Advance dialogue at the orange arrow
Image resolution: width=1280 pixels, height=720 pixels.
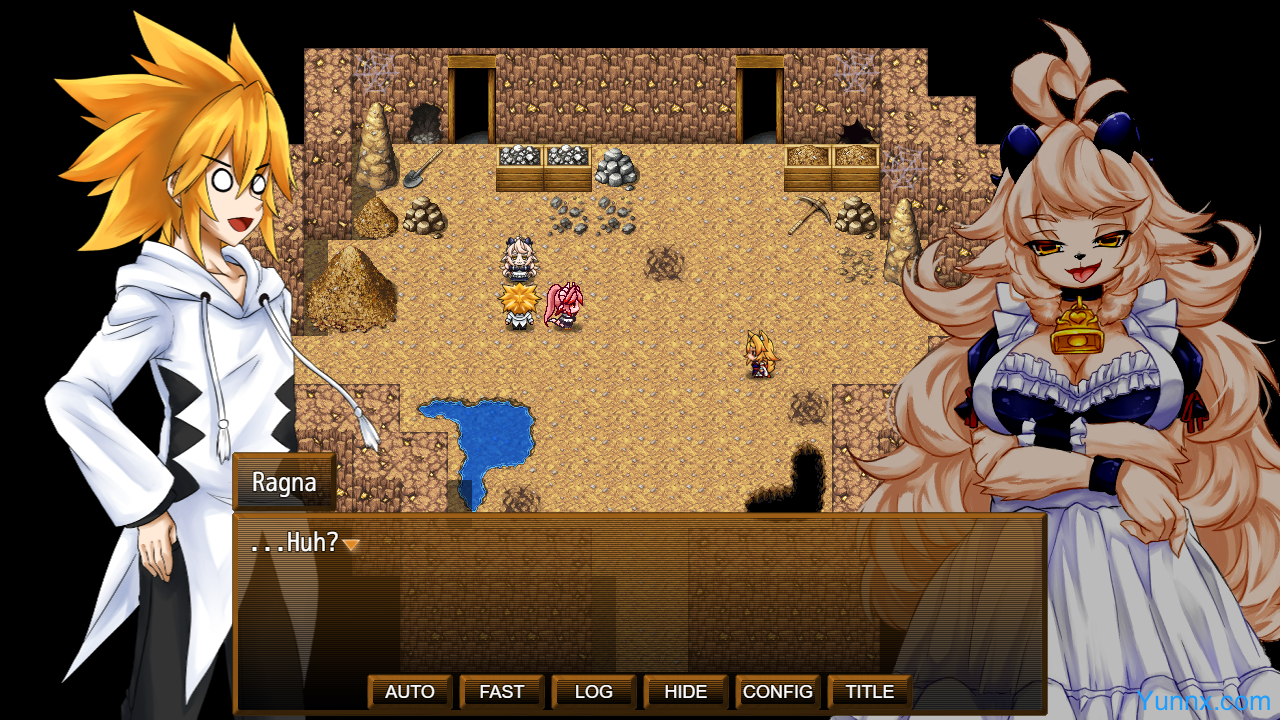(351, 545)
